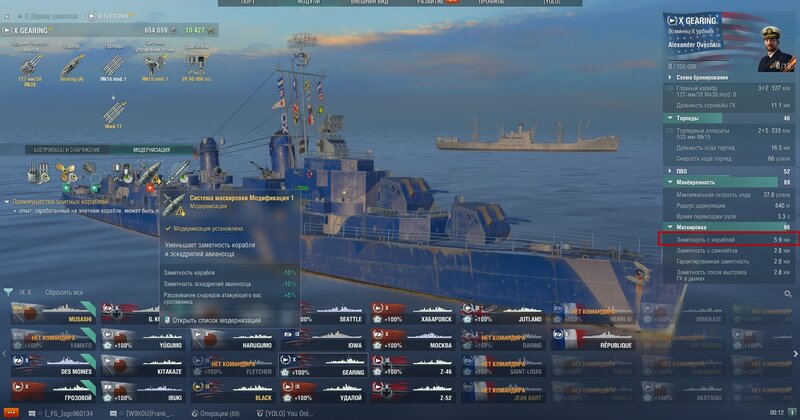800x420 pixels.
Task: Switch to БОЕПРИПАСЫ И СНАРЯЖЕНИЕ tab
Action: point(67,150)
